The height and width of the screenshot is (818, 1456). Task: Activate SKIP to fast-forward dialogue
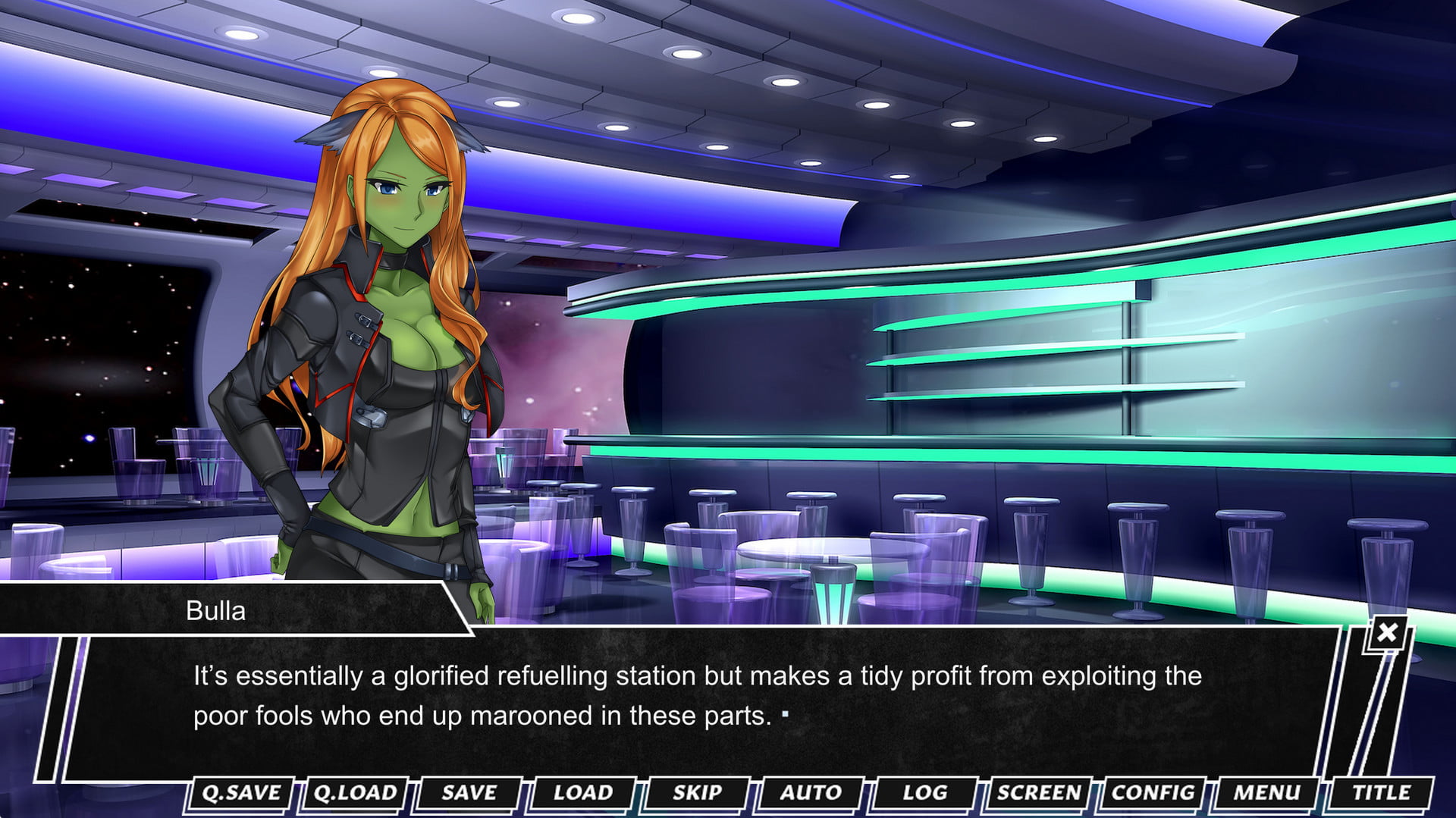pyautogui.click(x=697, y=793)
